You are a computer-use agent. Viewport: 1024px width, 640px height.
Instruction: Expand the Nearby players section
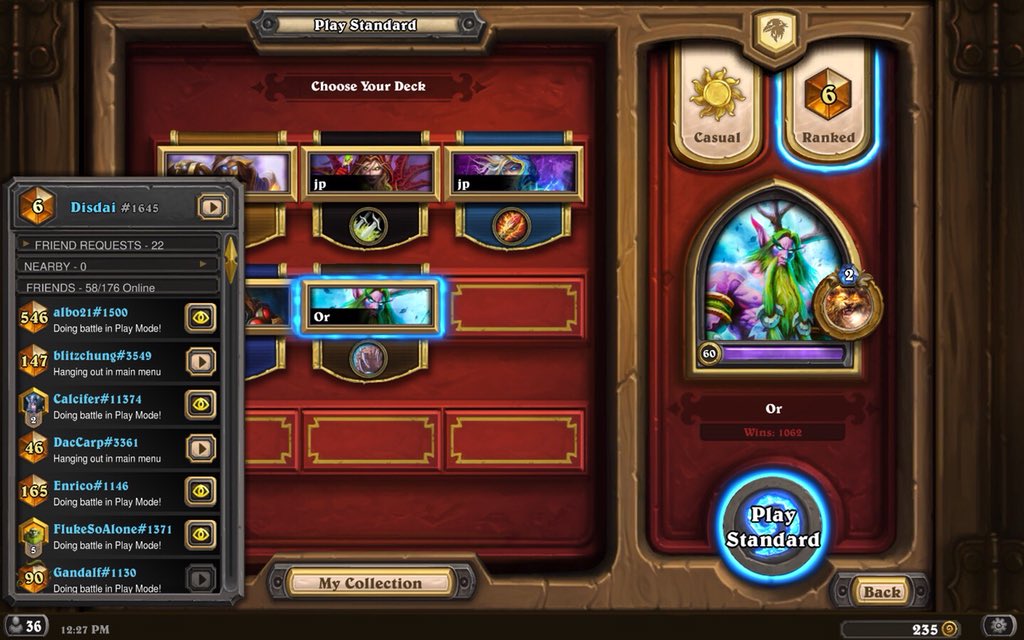pos(118,266)
